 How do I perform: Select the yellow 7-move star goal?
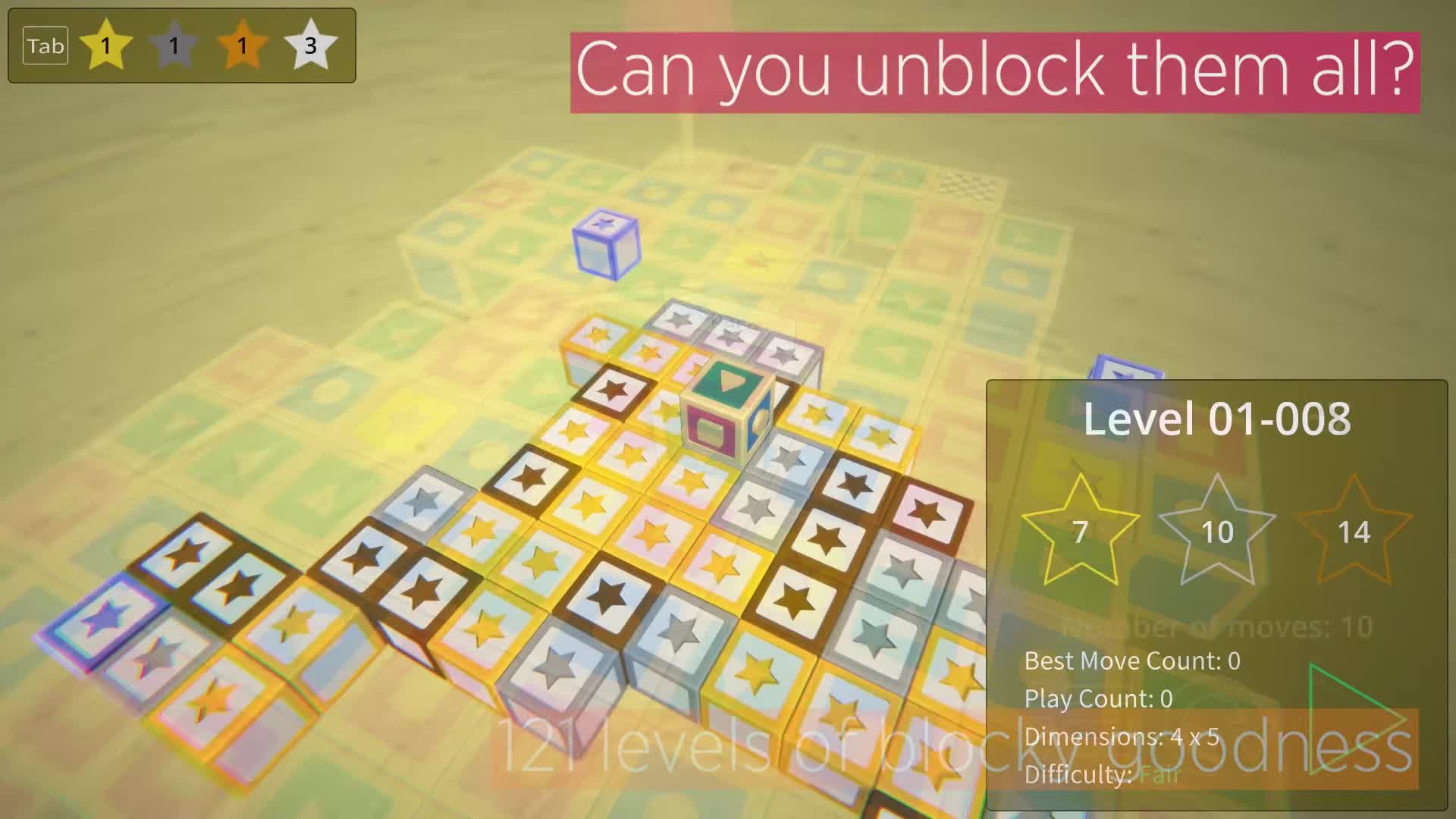click(x=1080, y=531)
